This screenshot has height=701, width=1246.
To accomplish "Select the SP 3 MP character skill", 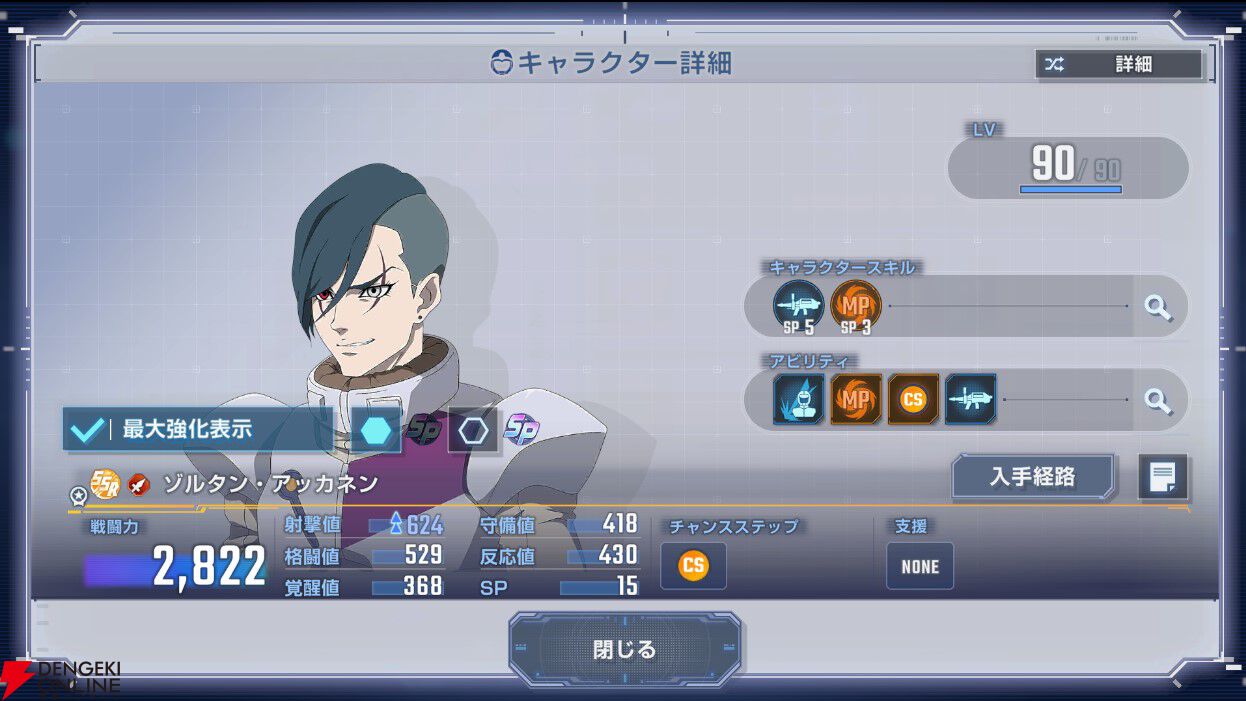I will pos(856,306).
